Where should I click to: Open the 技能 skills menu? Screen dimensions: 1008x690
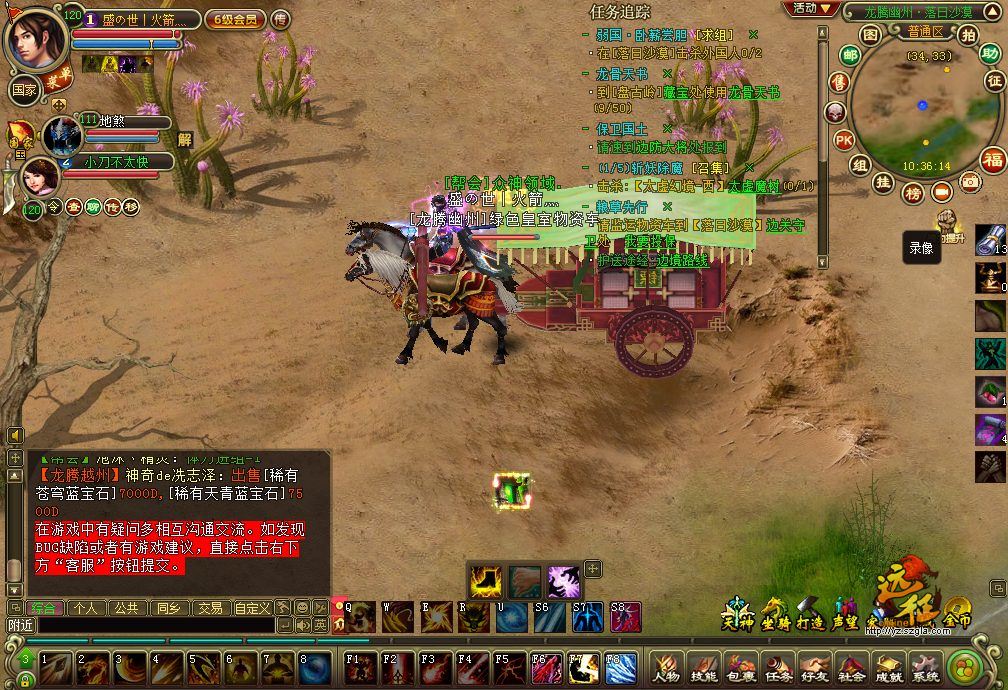[703, 667]
